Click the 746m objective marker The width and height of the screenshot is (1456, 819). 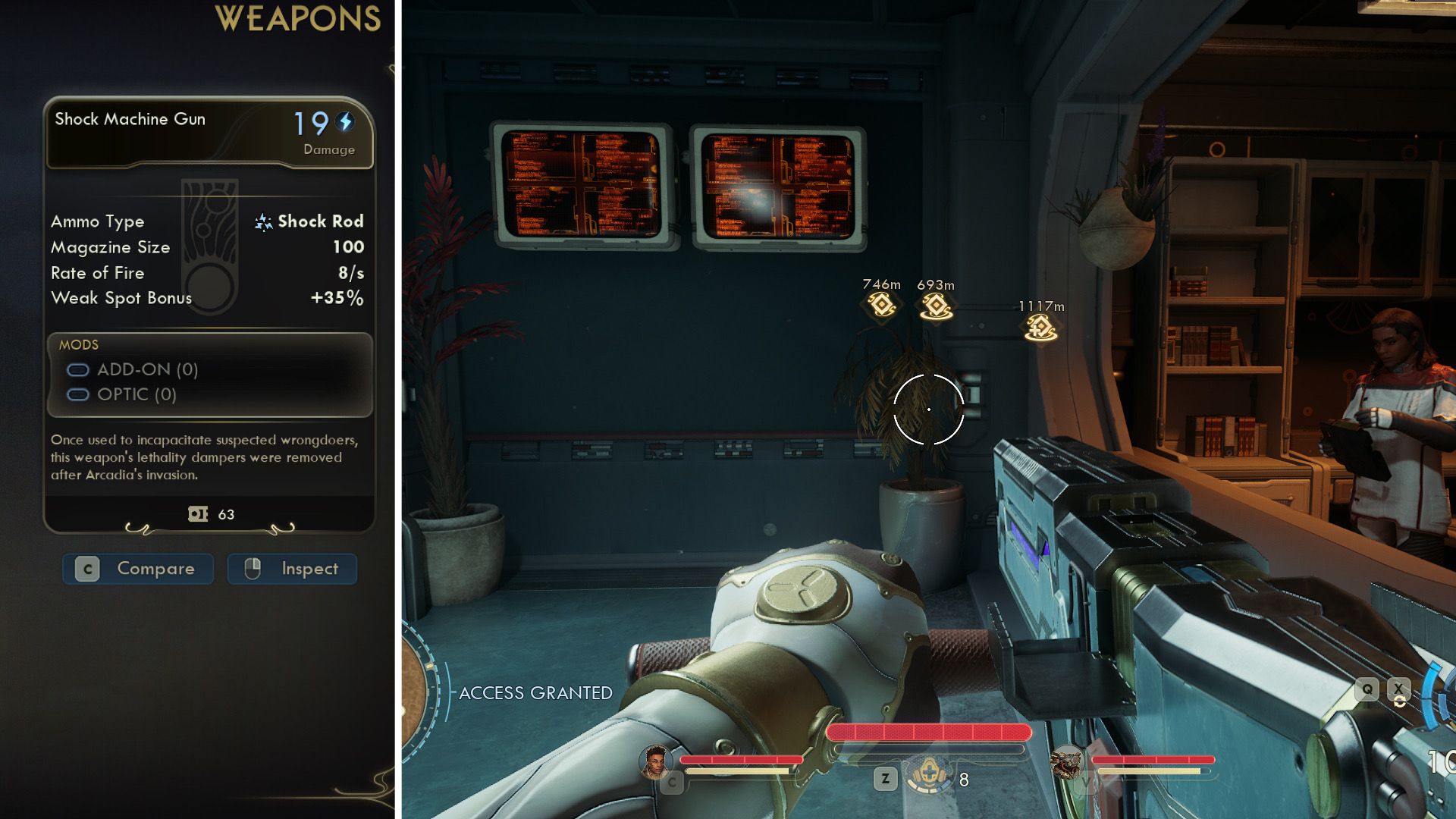tap(881, 306)
